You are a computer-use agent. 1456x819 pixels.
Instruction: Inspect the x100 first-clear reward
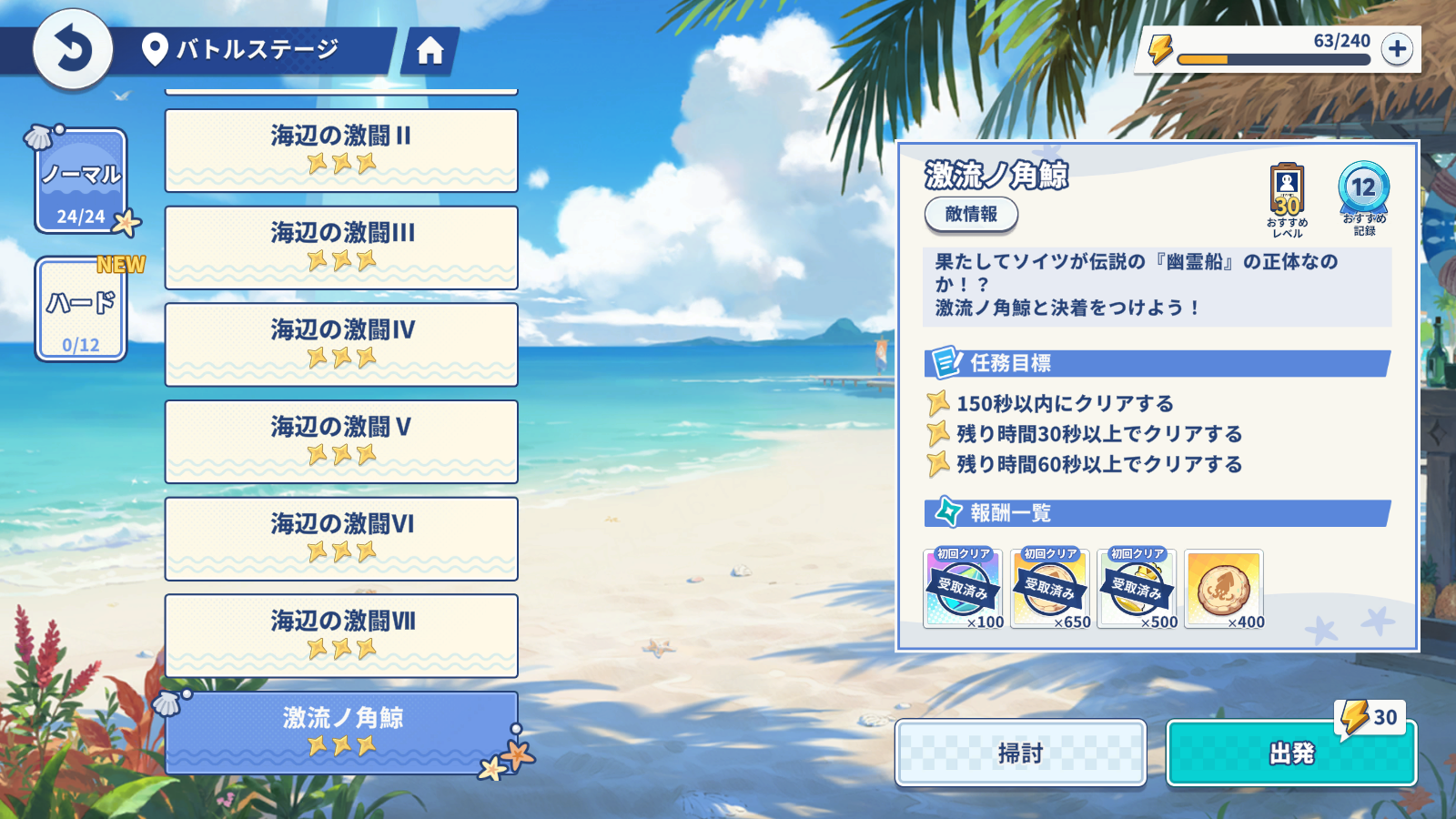(x=963, y=589)
